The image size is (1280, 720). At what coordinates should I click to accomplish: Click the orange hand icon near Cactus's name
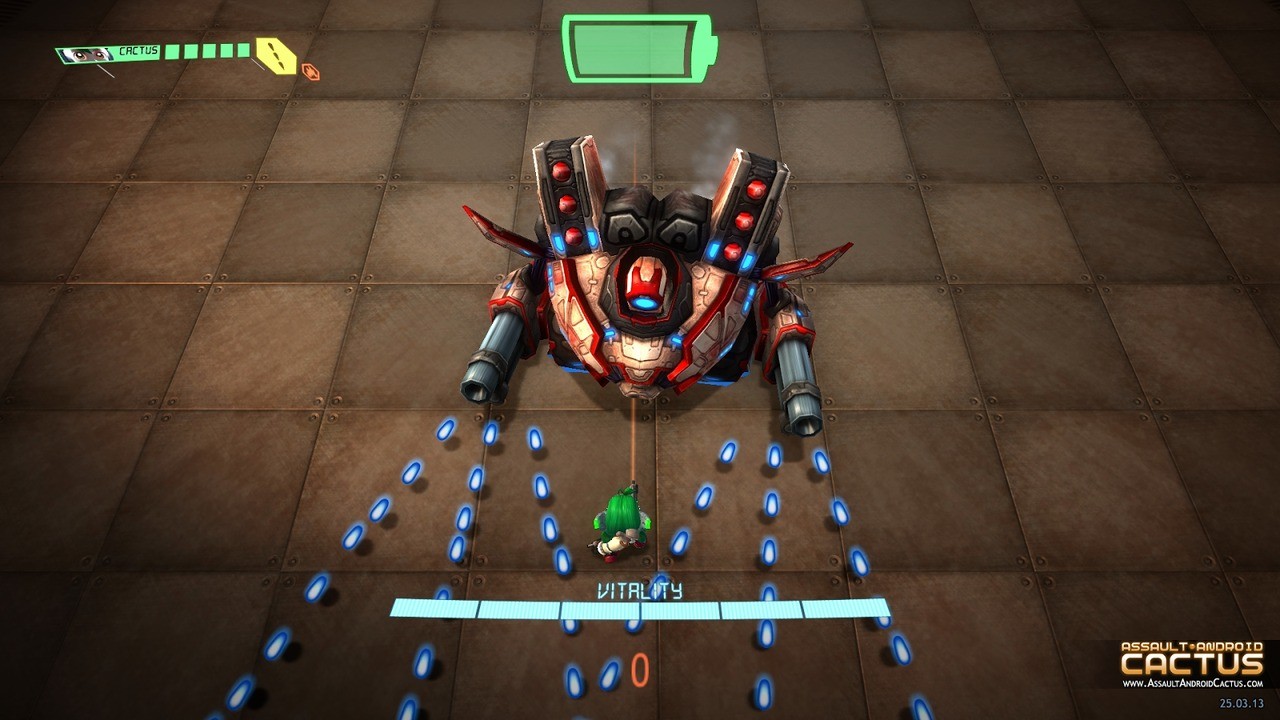point(309,70)
